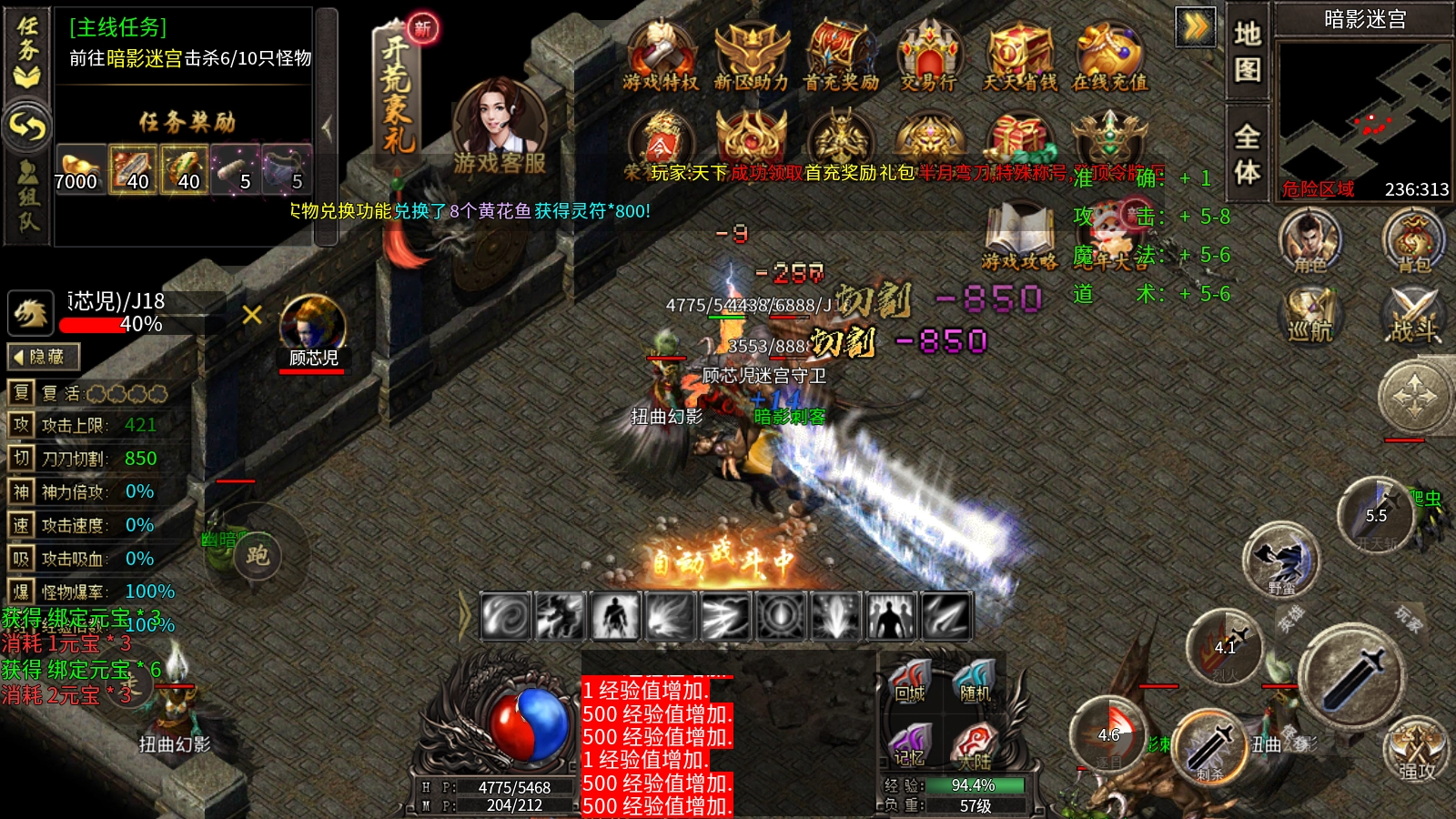Open the 在线充值 recharge icon
This screenshot has width=1456, height=819.
click(x=1109, y=55)
